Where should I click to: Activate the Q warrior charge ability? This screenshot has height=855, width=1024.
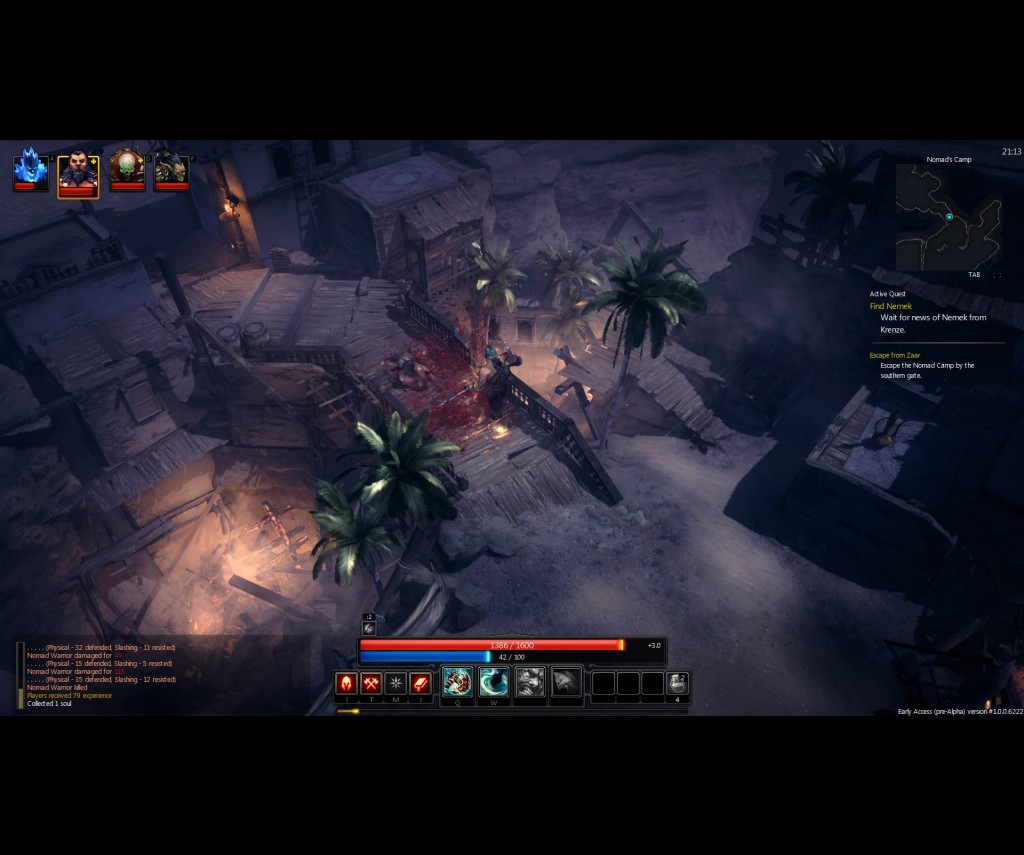pyautogui.click(x=457, y=682)
